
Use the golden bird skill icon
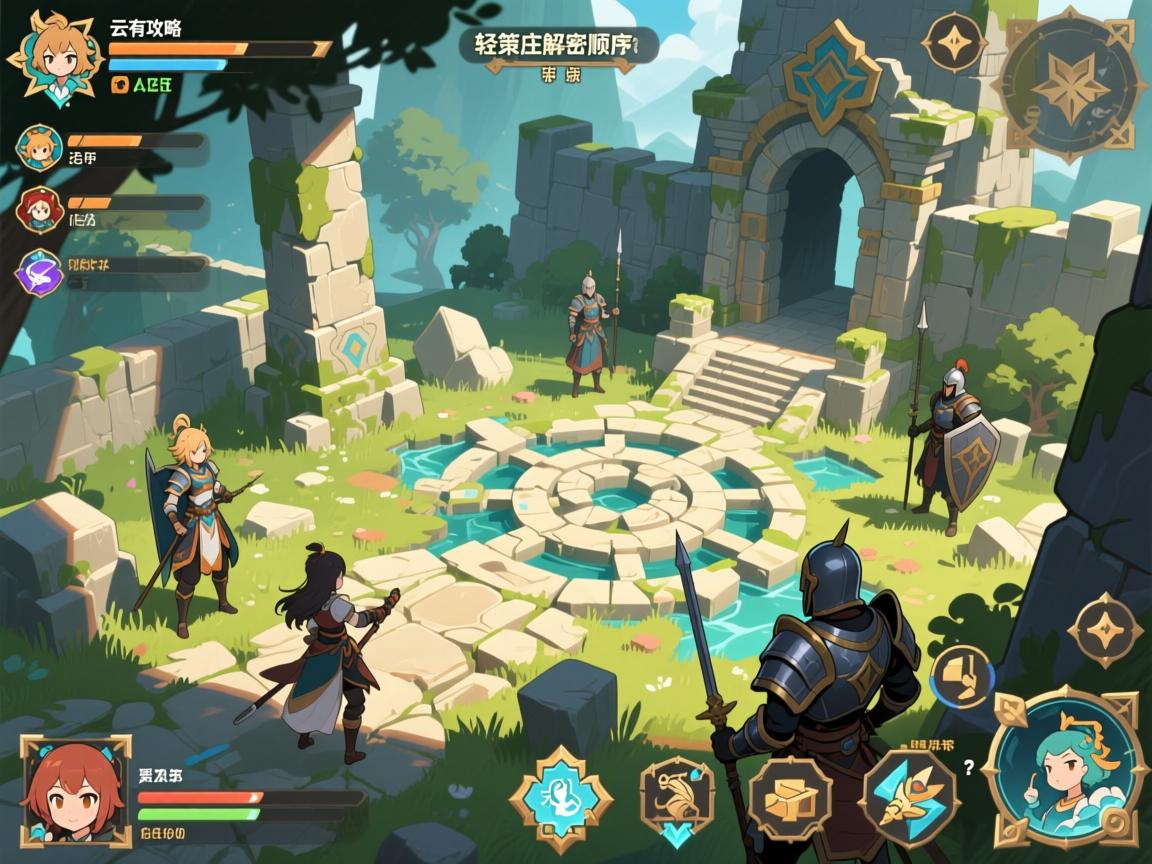coord(677,797)
